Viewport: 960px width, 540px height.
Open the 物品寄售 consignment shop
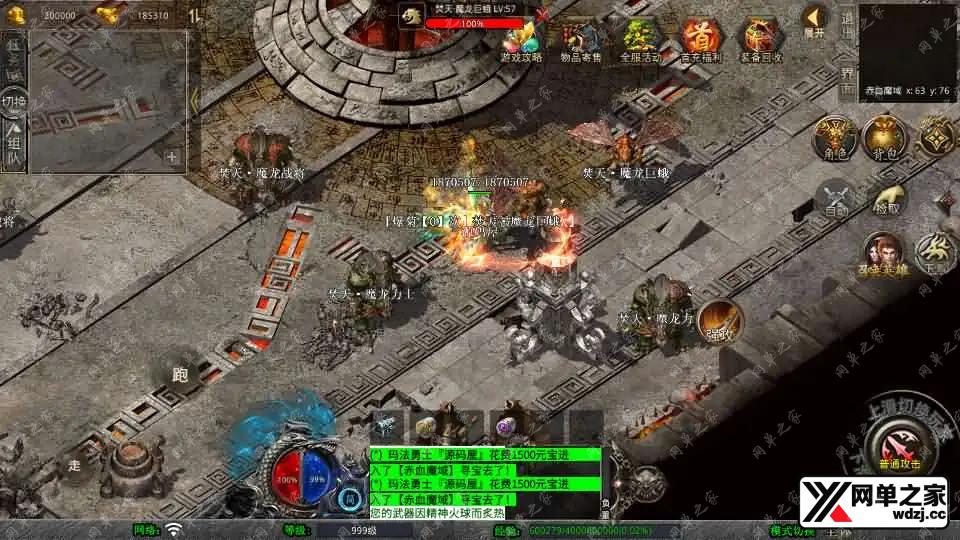(x=581, y=40)
